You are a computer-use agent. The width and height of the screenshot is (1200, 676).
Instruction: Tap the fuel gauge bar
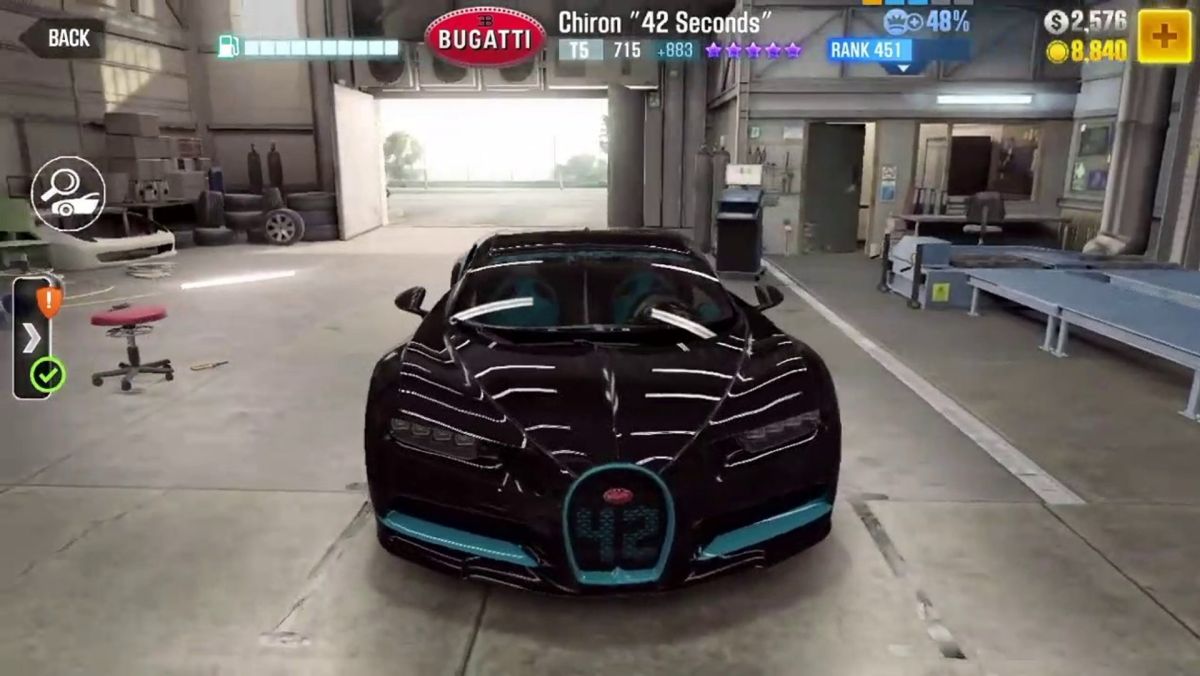point(310,47)
